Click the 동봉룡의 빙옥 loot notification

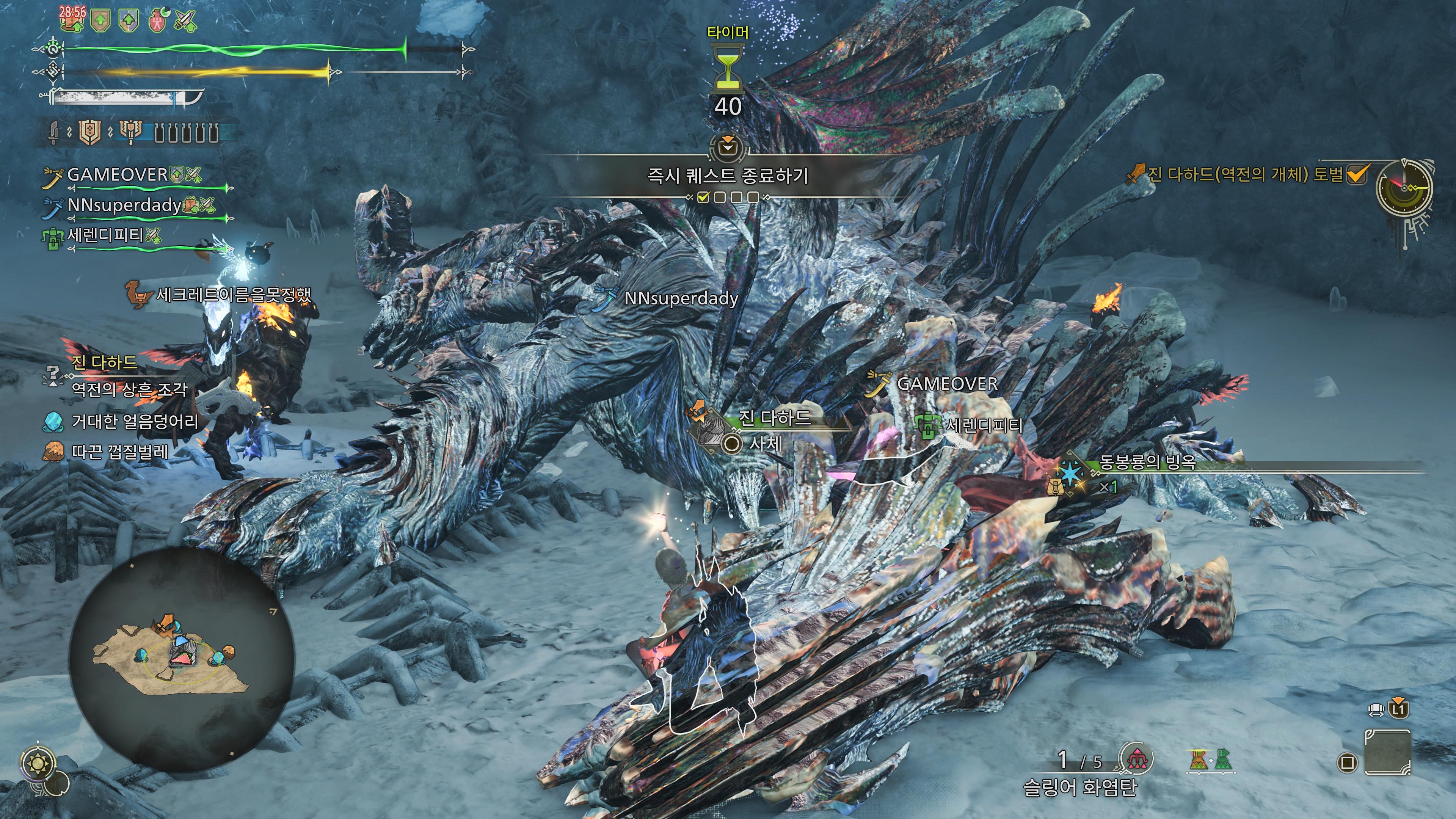pos(1147,463)
